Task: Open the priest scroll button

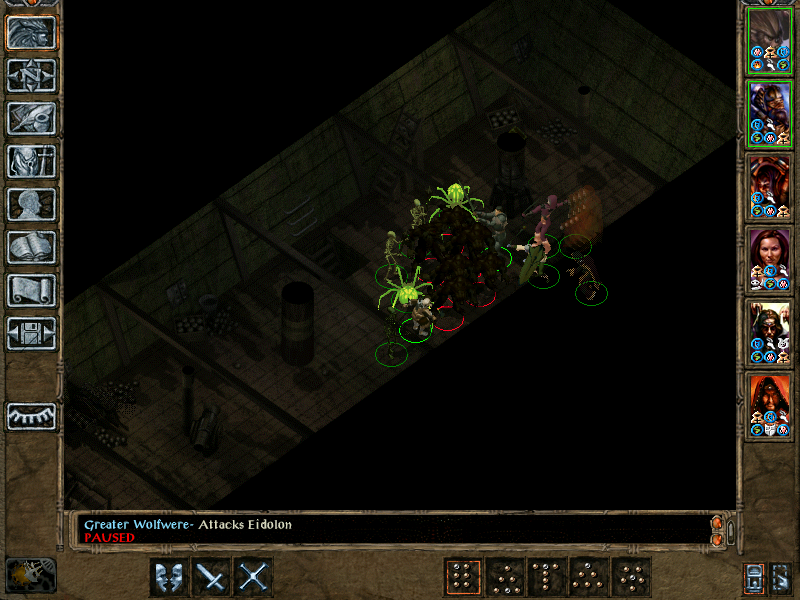Action: click(x=31, y=291)
